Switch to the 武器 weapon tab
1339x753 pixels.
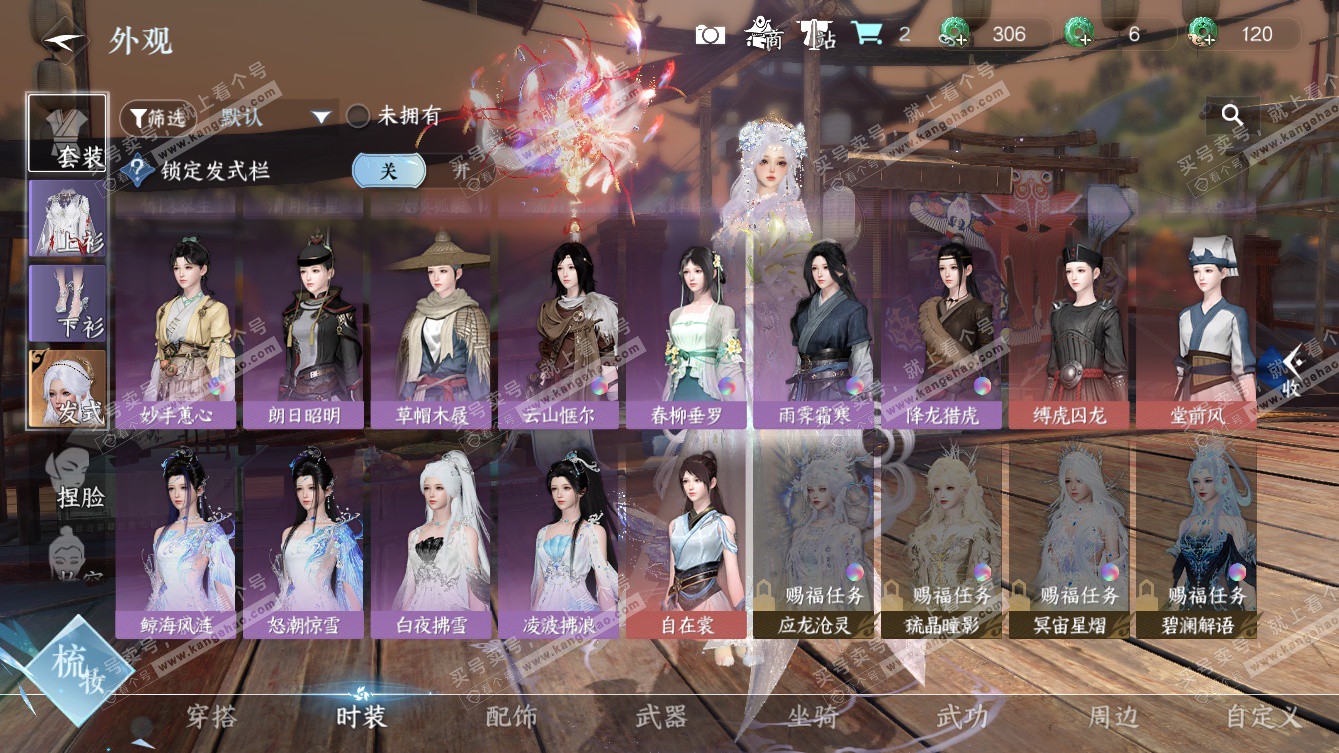[x=661, y=716]
